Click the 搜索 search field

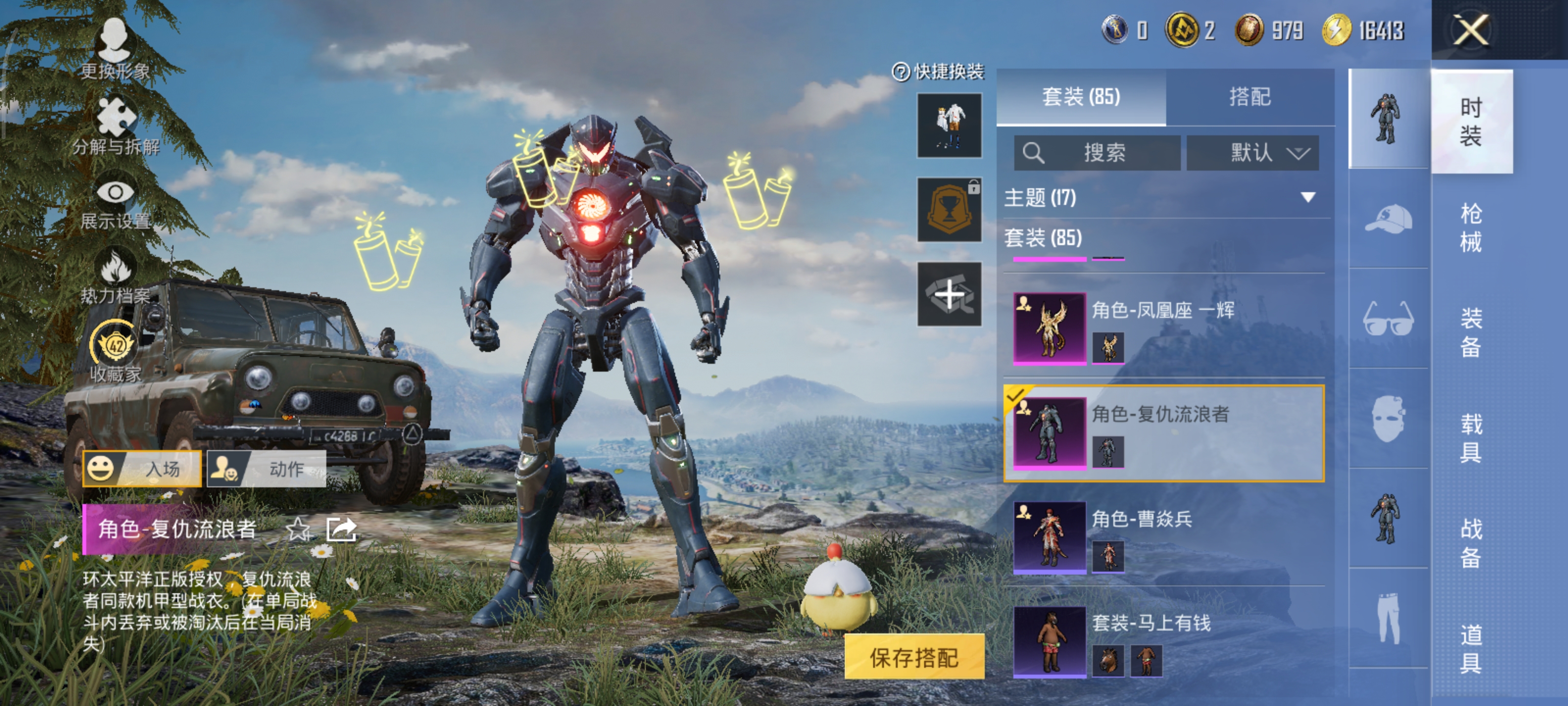(x=1097, y=152)
